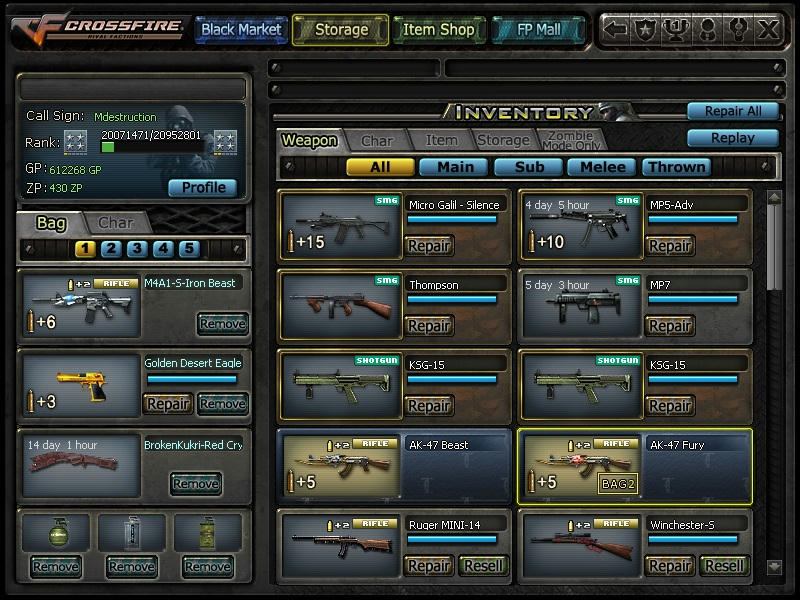Show Thrown weapons category
800x600 pixels.
click(x=676, y=167)
